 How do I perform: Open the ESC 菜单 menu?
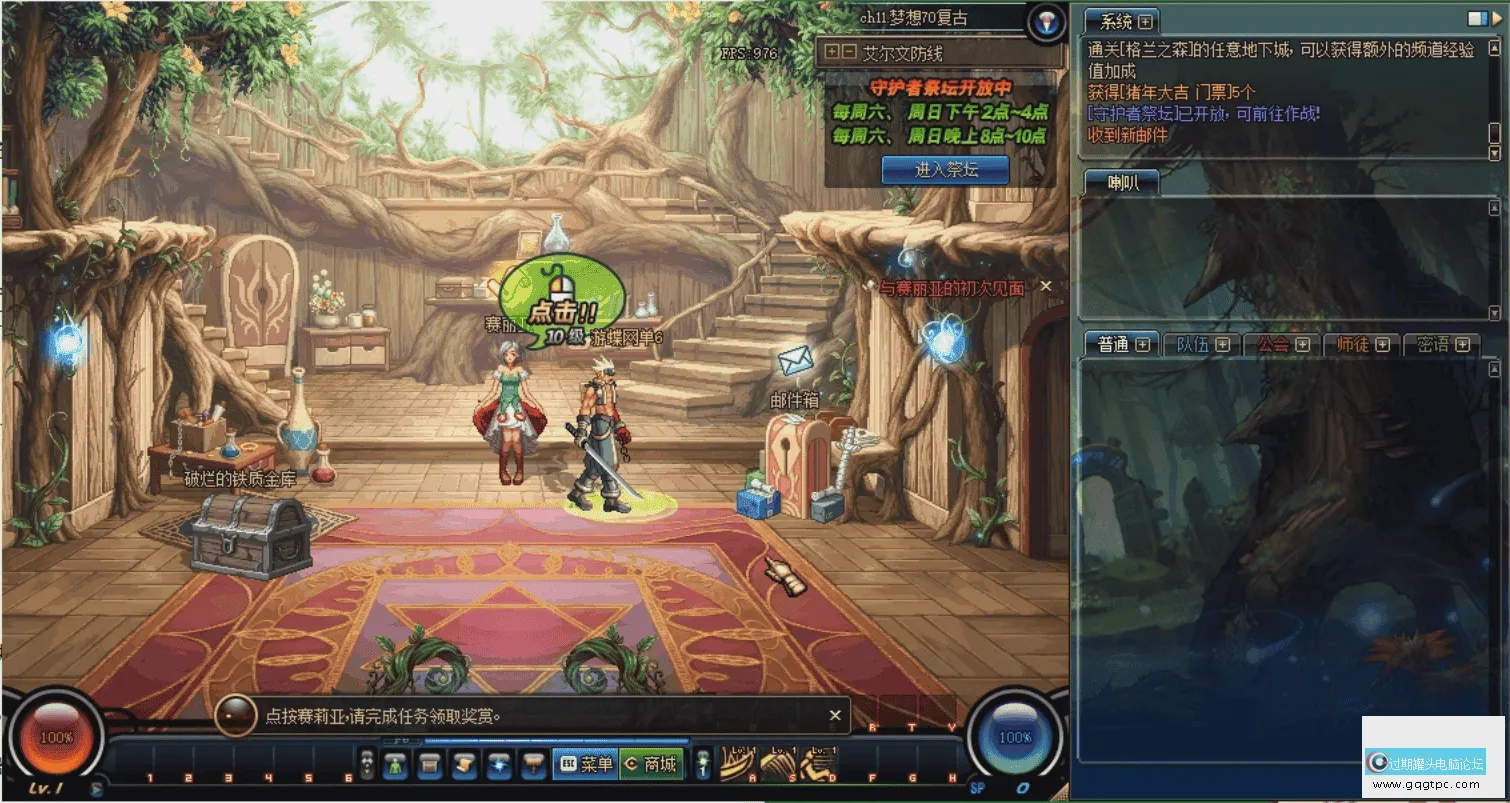click(585, 765)
